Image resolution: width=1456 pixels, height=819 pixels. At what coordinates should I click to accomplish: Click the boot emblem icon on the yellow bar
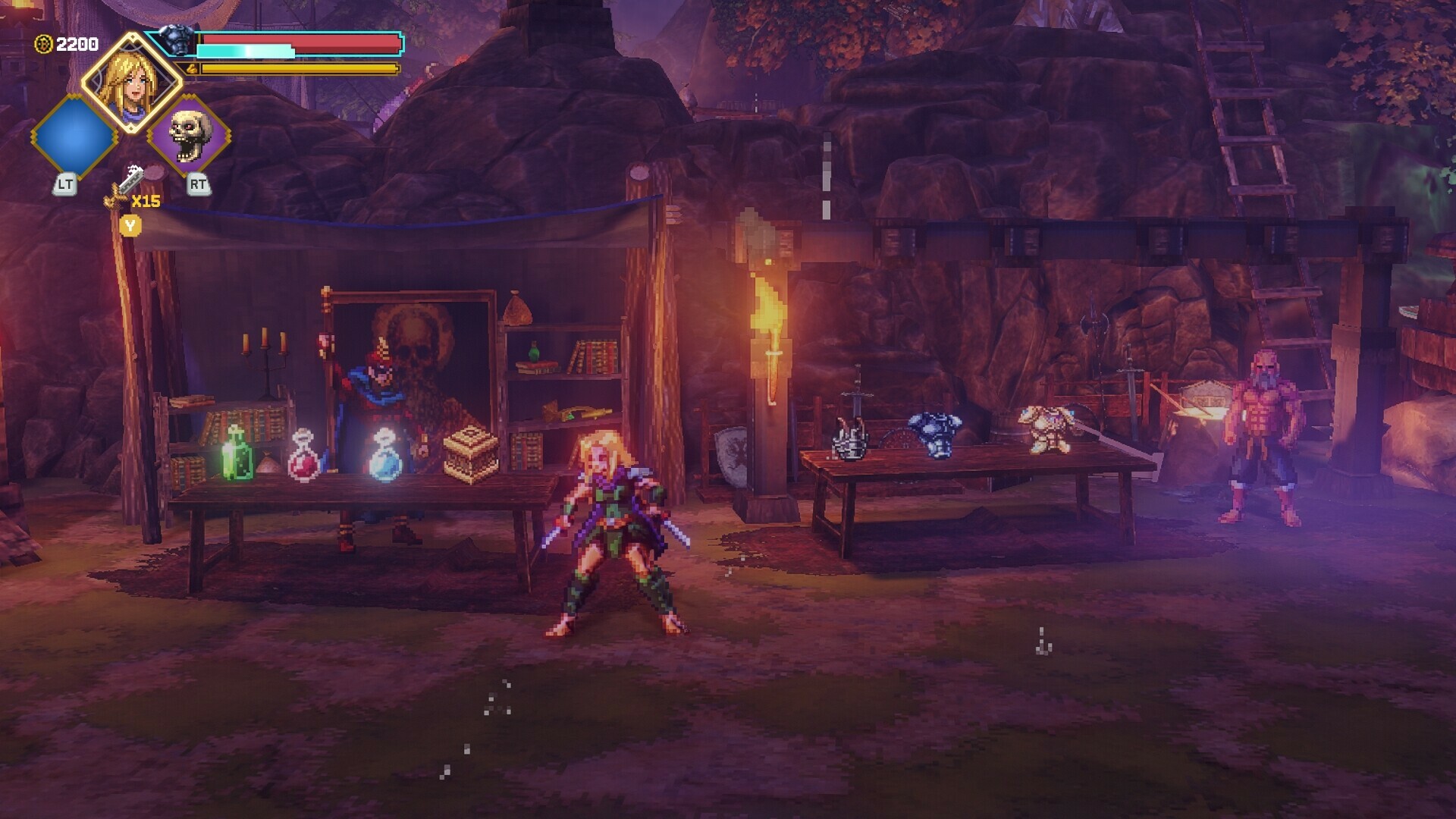[192, 69]
